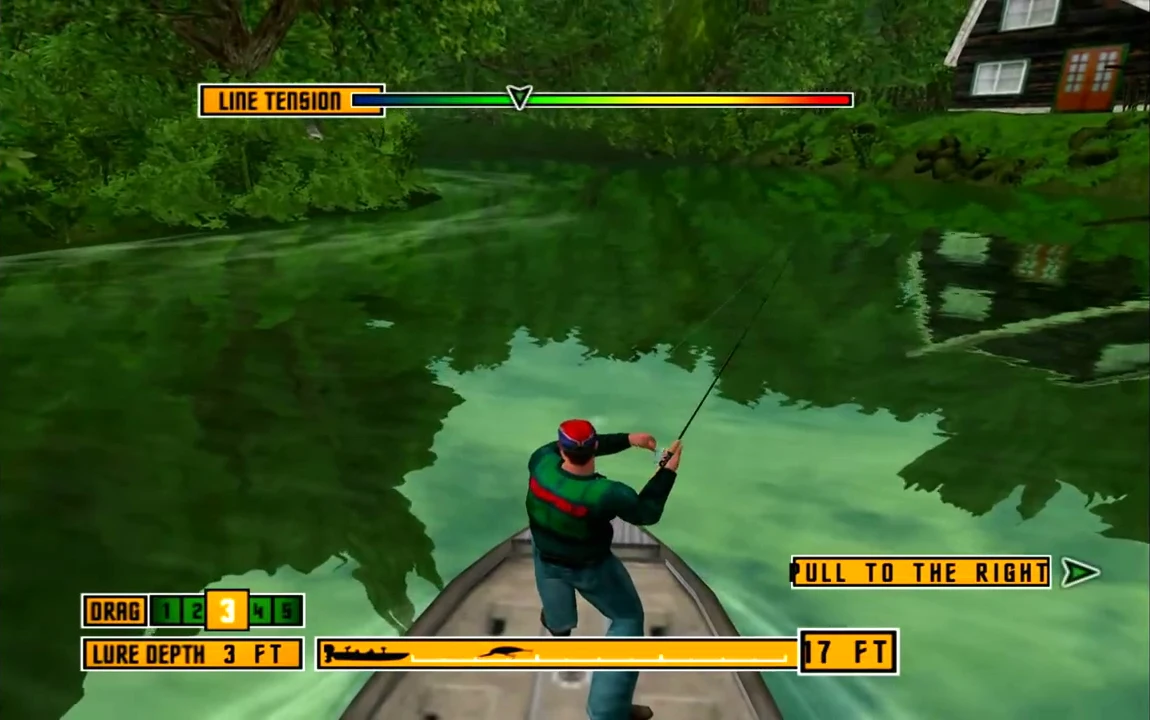The image size is (1150, 720).
Task: Choose drag setting 2
Action: click(195, 611)
